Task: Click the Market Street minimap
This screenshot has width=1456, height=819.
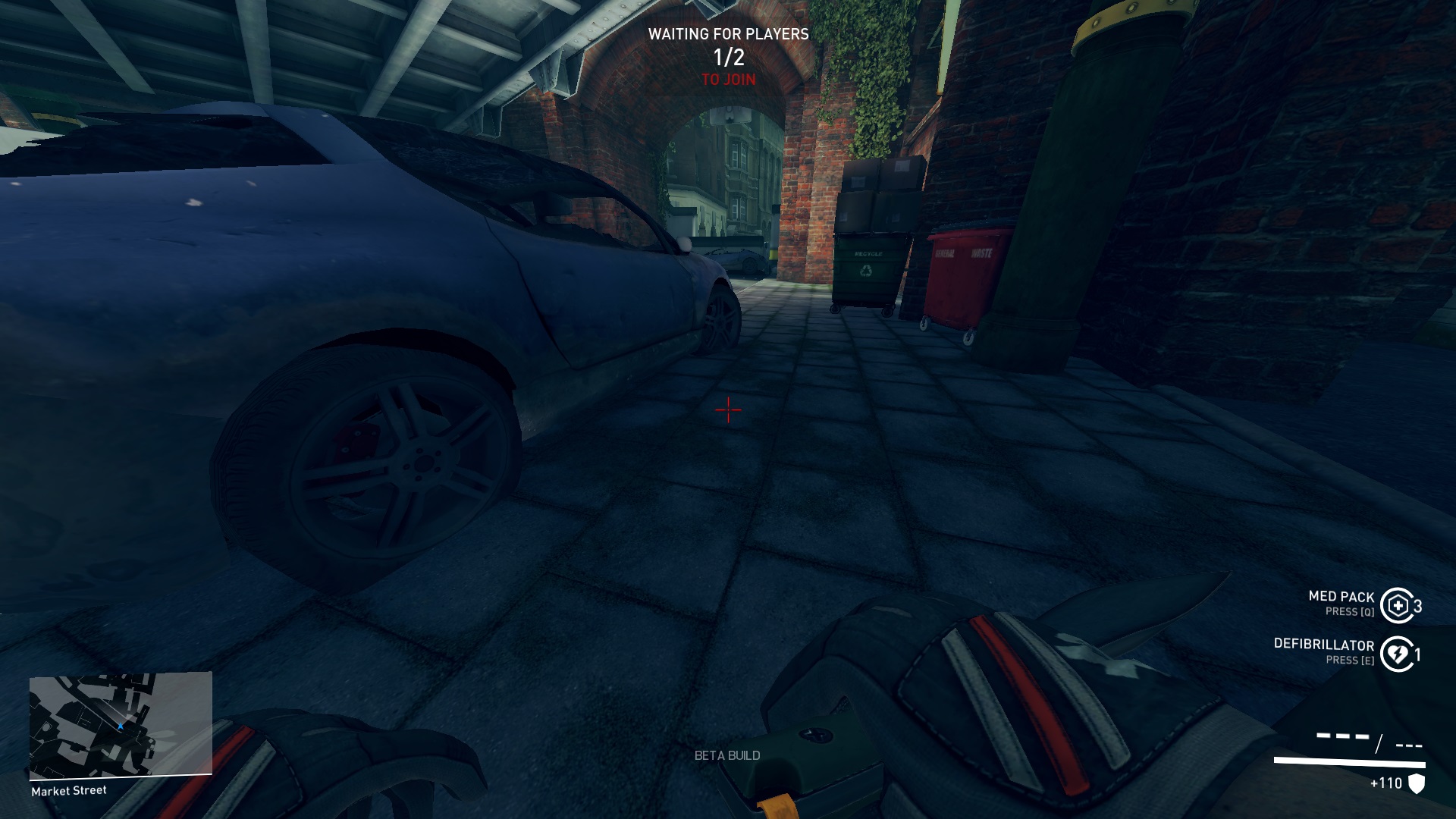Action: [121, 725]
